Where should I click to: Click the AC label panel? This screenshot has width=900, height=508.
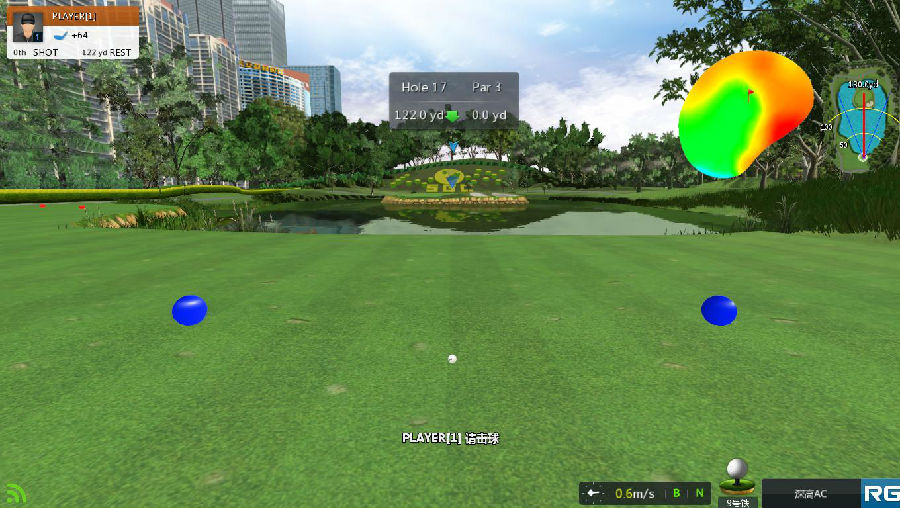pos(810,493)
